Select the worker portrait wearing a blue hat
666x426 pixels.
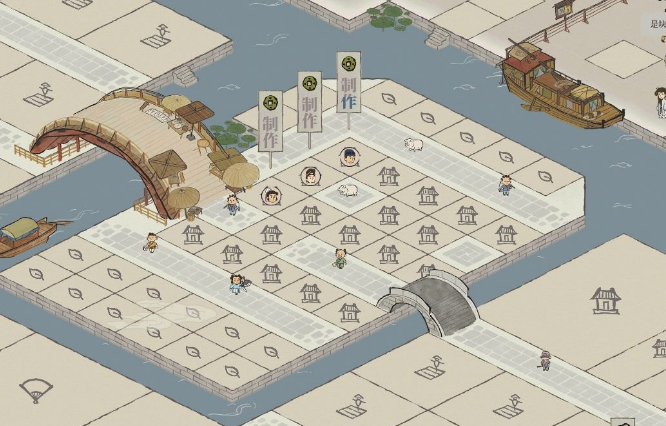(x=349, y=156)
